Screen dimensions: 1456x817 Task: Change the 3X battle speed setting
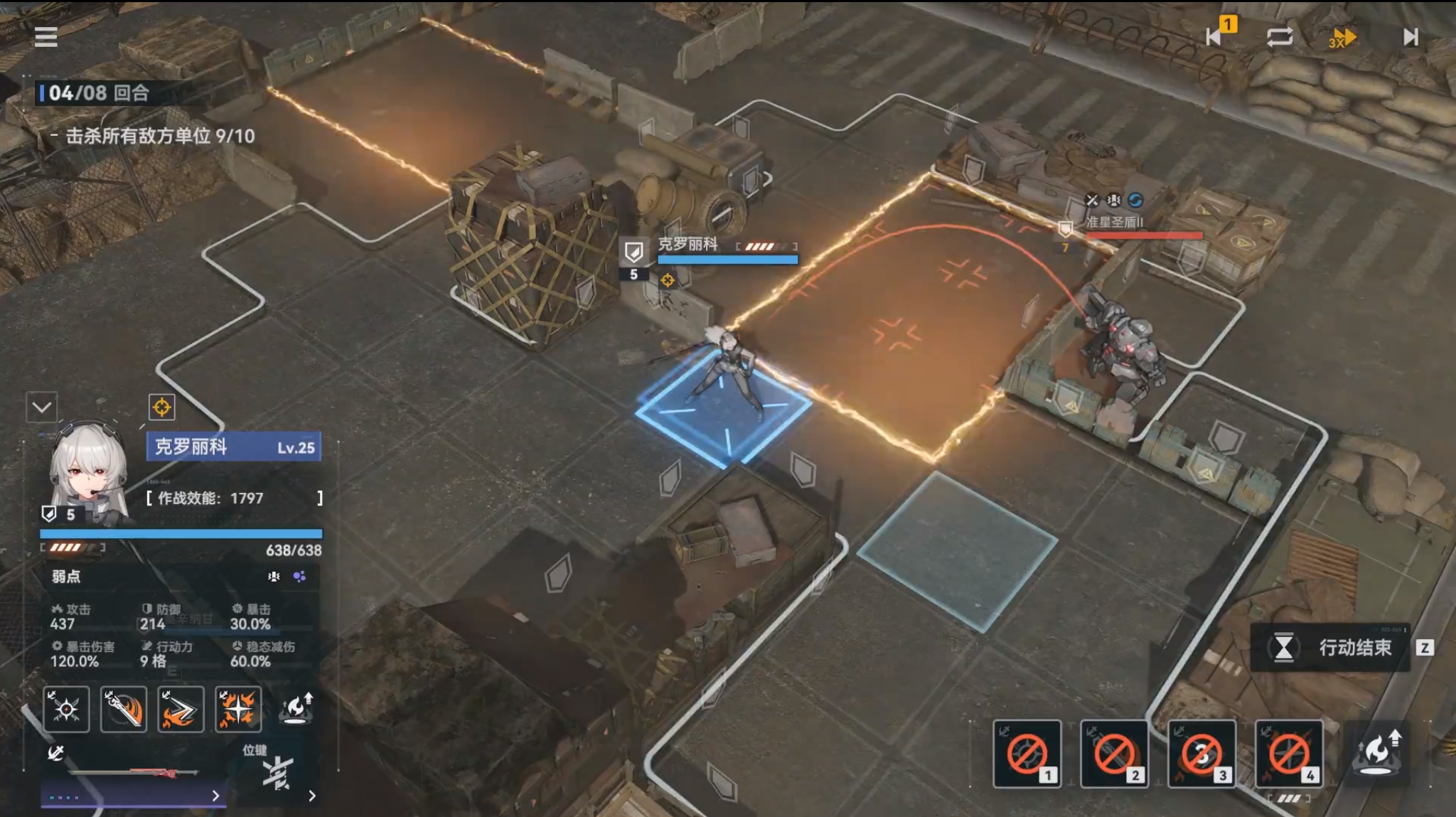click(1342, 37)
